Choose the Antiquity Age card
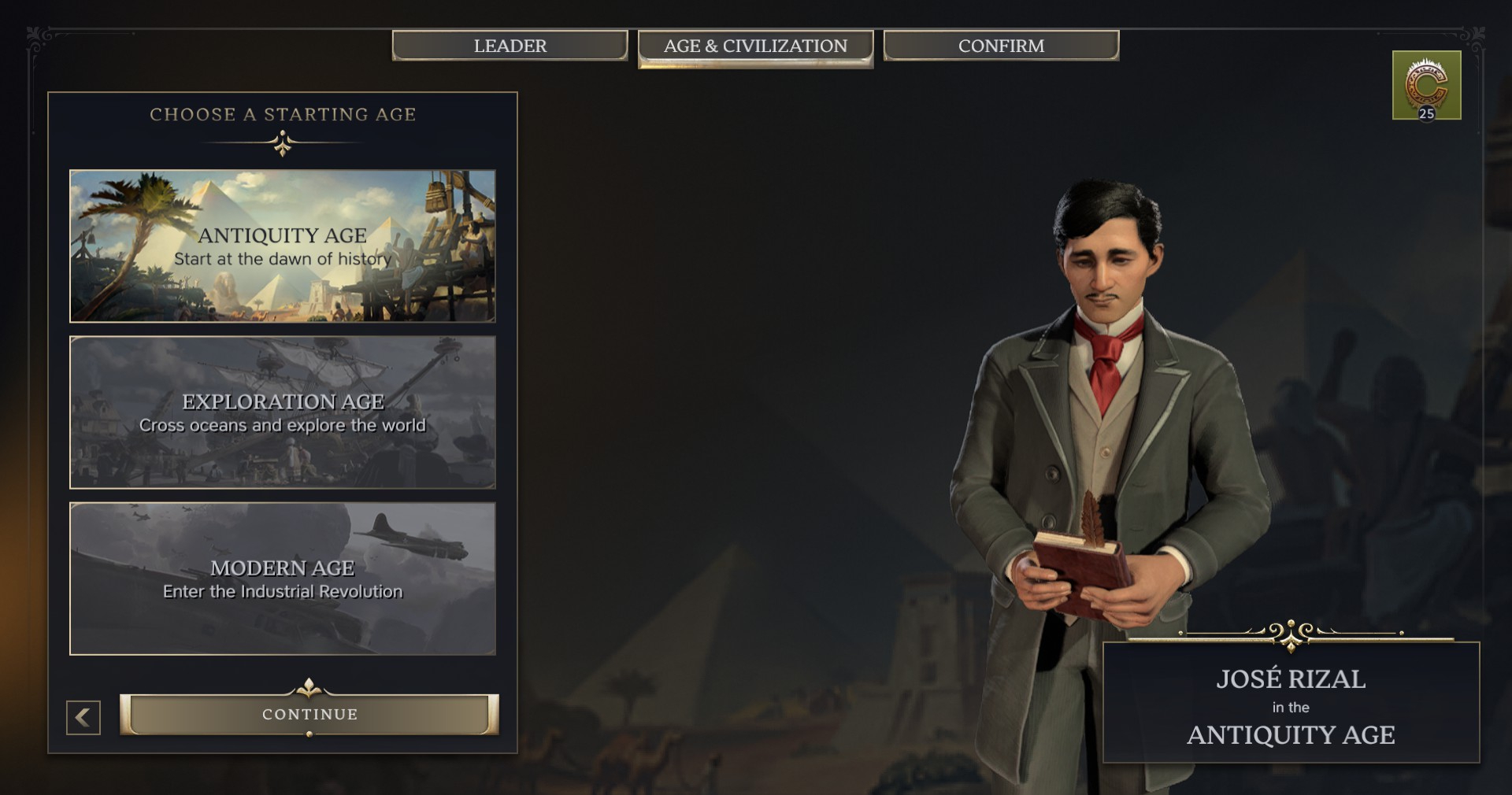Viewport: 1512px width, 795px height. 283,246
